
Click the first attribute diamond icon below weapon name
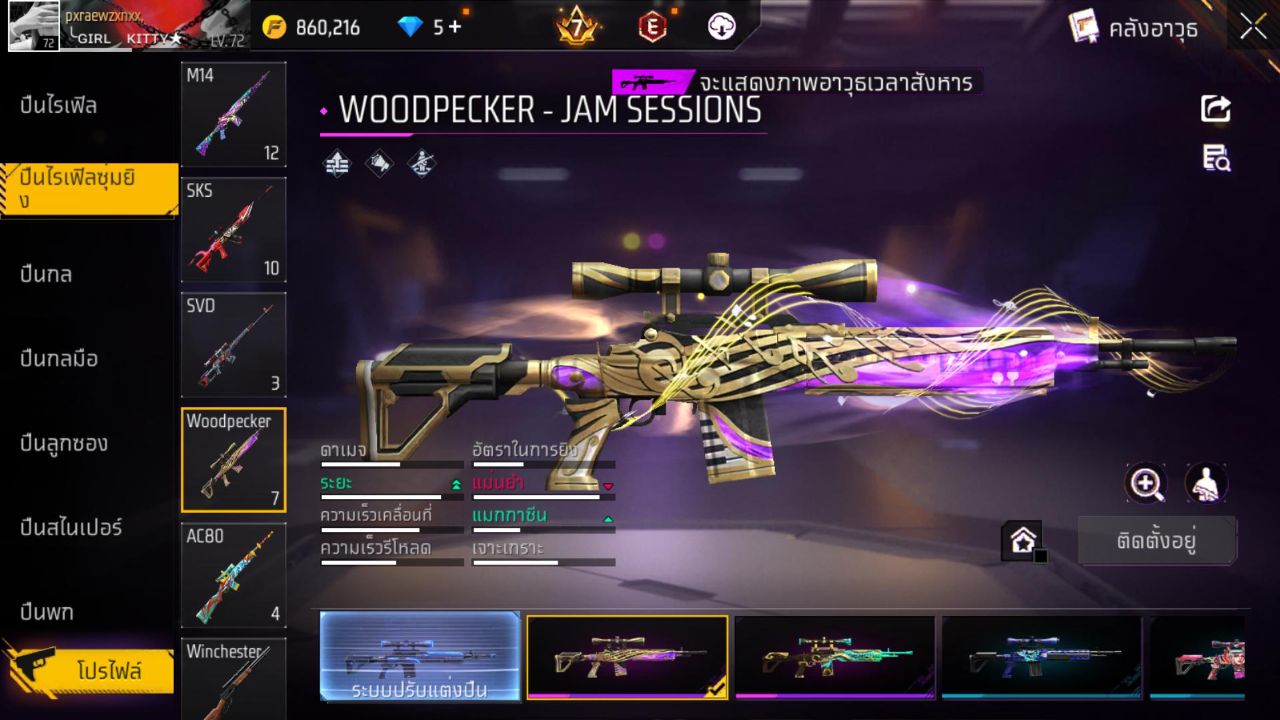click(x=335, y=163)
